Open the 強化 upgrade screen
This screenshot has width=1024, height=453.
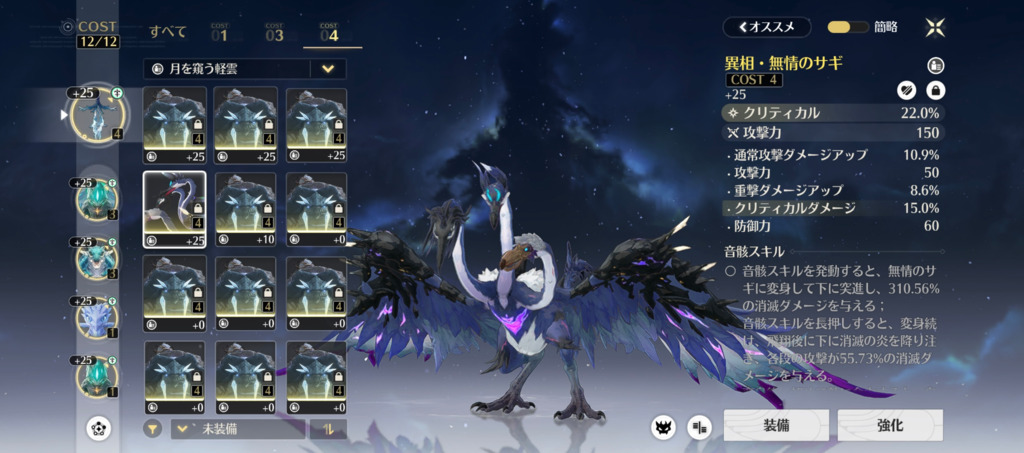[889, 425]
